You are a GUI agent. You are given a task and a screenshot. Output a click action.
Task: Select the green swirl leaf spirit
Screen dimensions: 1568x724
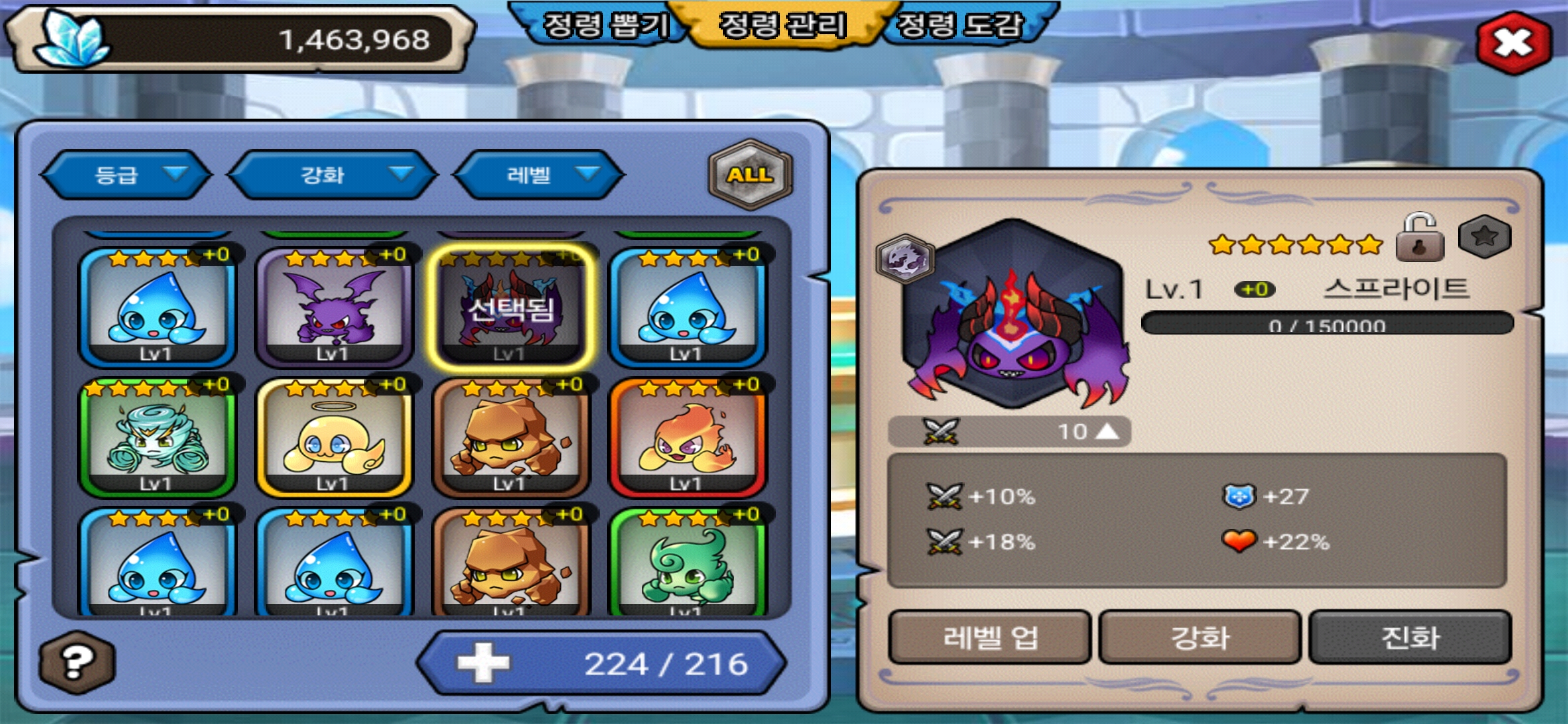click(x=687, y=563)
